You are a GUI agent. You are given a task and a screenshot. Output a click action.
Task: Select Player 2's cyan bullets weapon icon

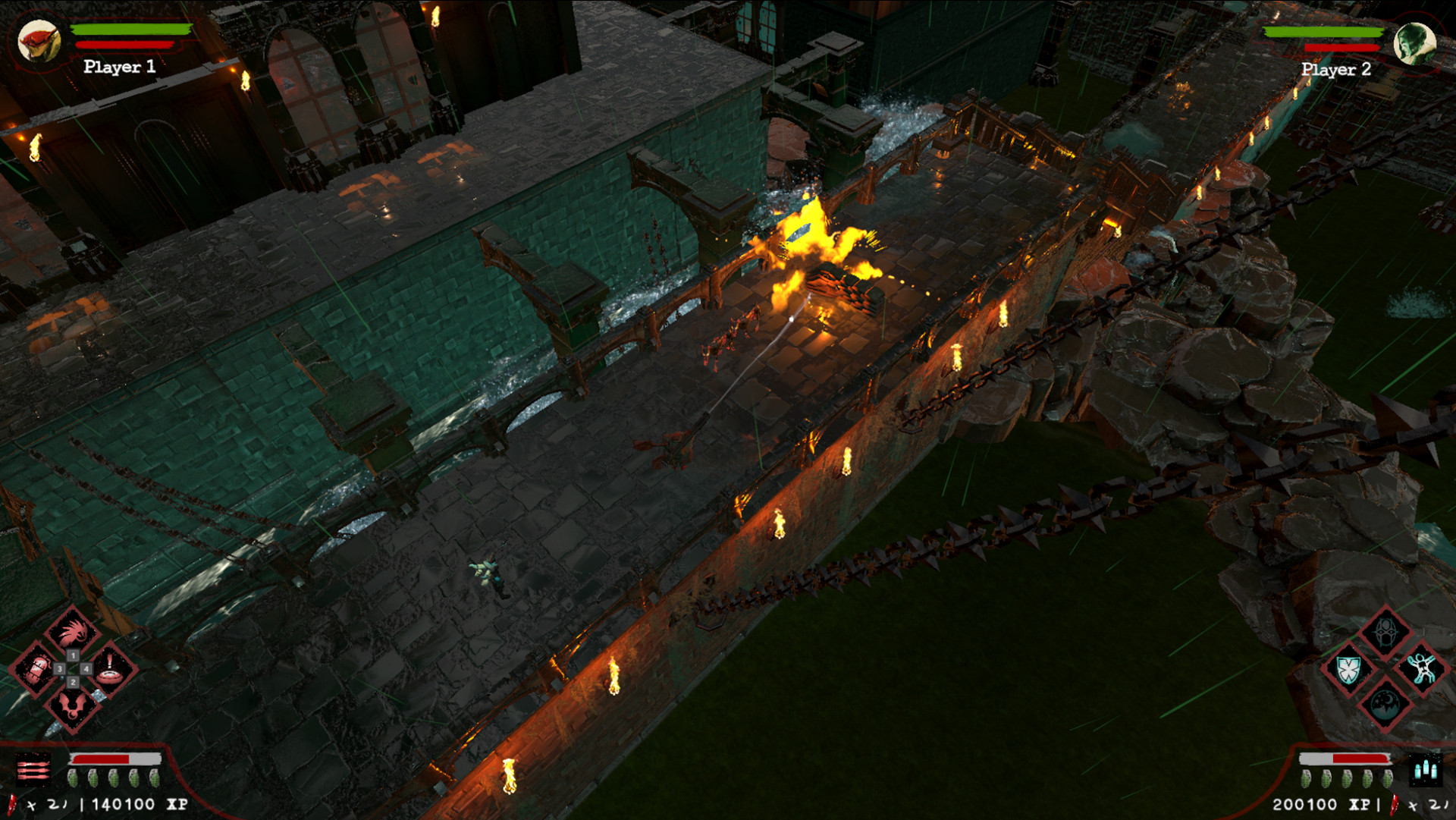(1425, 771)
